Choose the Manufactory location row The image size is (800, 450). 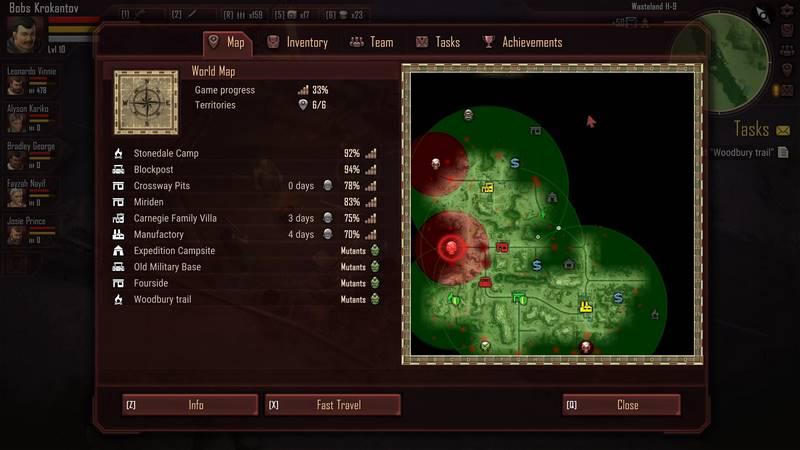(160, 234)
